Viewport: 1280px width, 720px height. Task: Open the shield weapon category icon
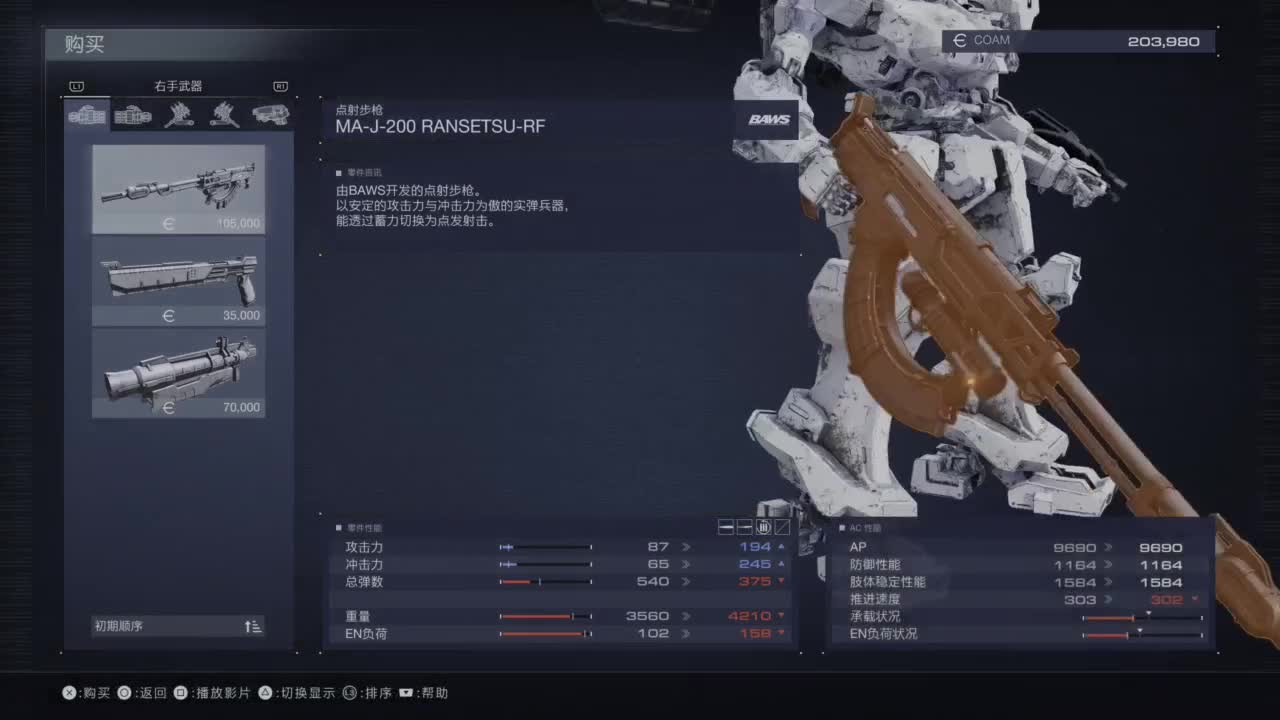[x=270, y=115]
